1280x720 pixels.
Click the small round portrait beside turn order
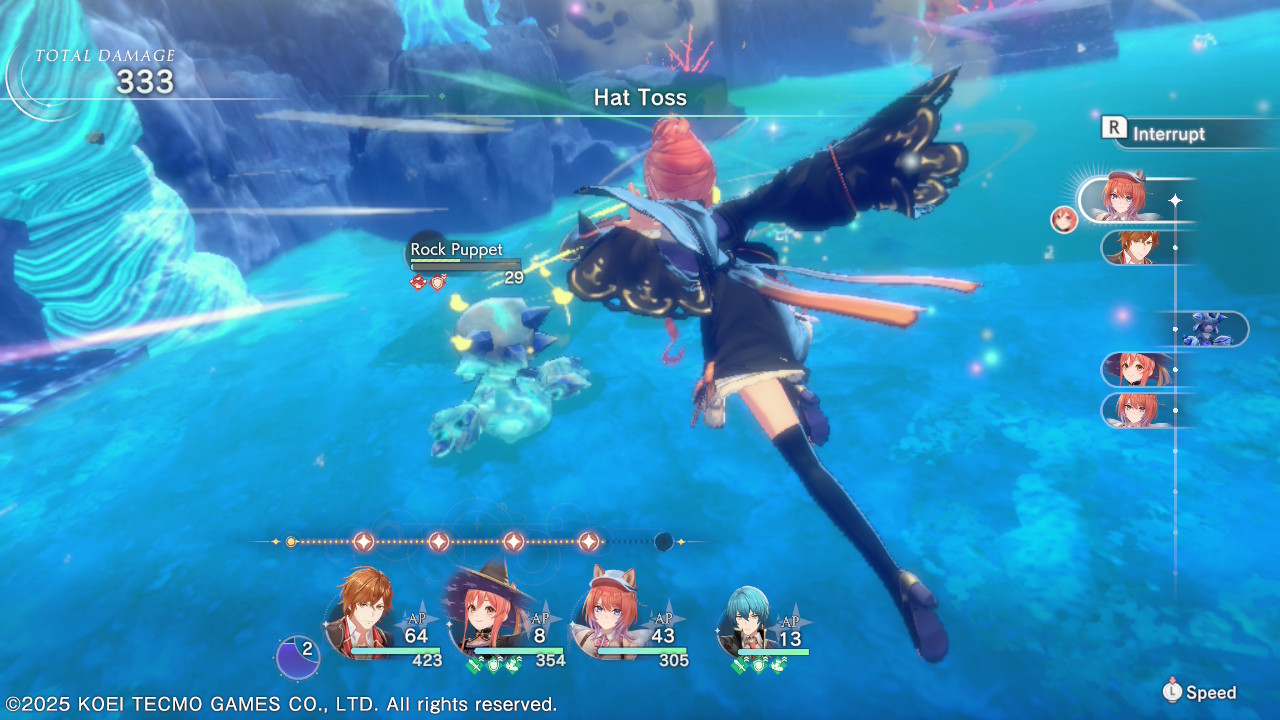pos(1064,219)
